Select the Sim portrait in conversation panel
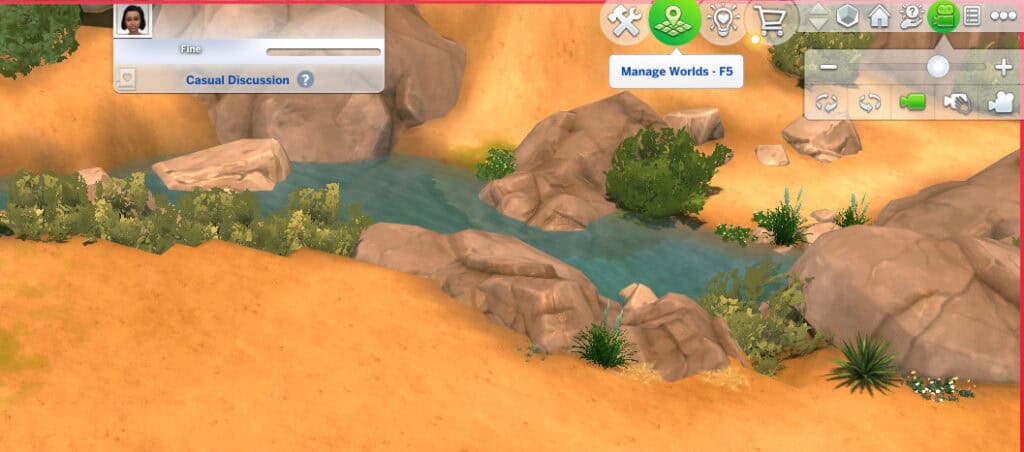 [133, 19]
